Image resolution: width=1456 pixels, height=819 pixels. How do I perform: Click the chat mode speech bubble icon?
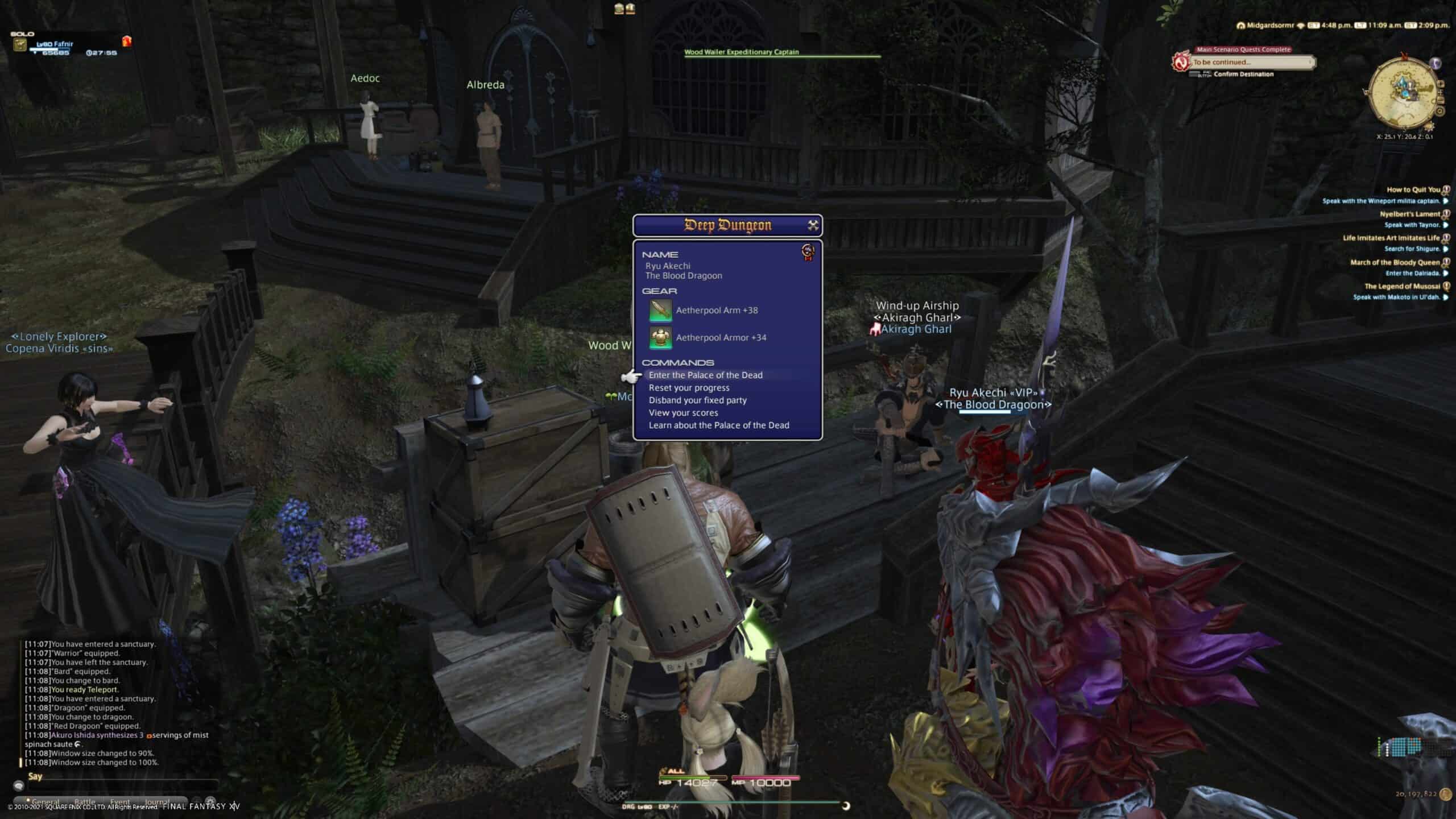[19, 786]
